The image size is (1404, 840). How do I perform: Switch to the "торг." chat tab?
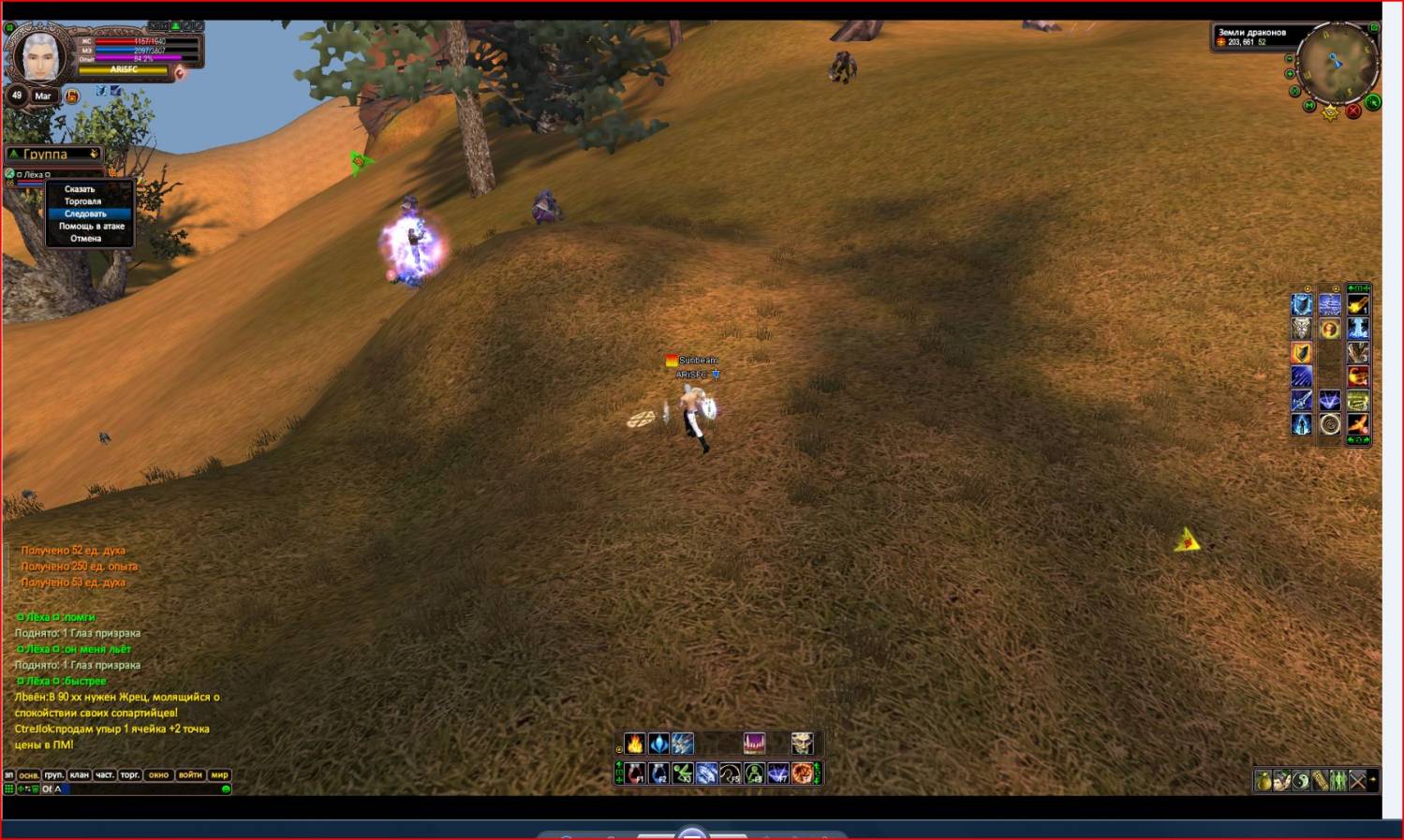[130, 774]
